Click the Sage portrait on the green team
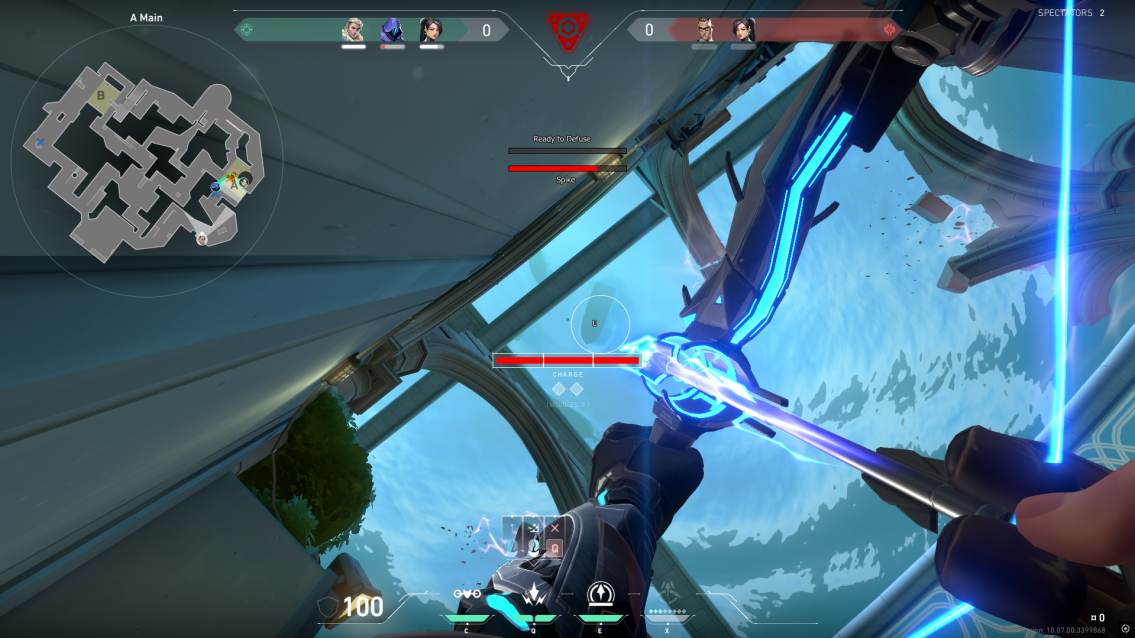The image size is (1135, 638). click(x=431, y=30)
